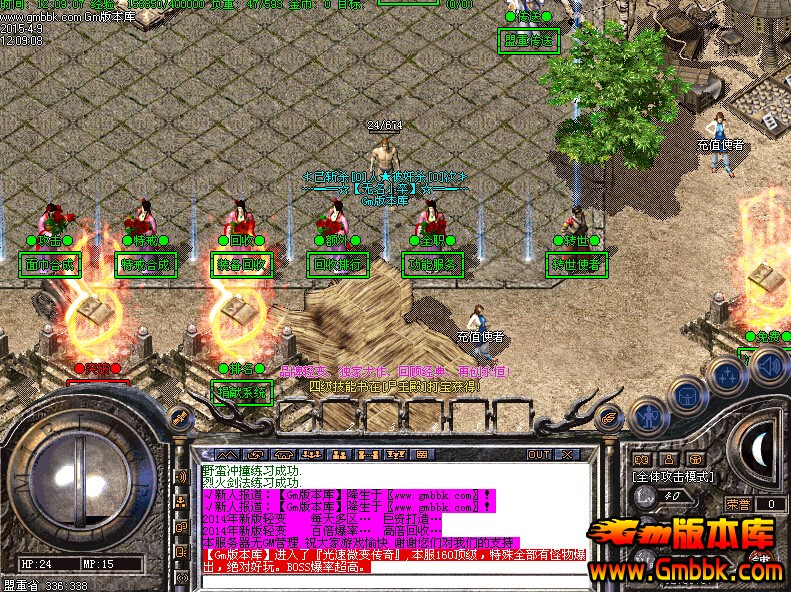Click the 荣誉 honor label

pos(737,505)
